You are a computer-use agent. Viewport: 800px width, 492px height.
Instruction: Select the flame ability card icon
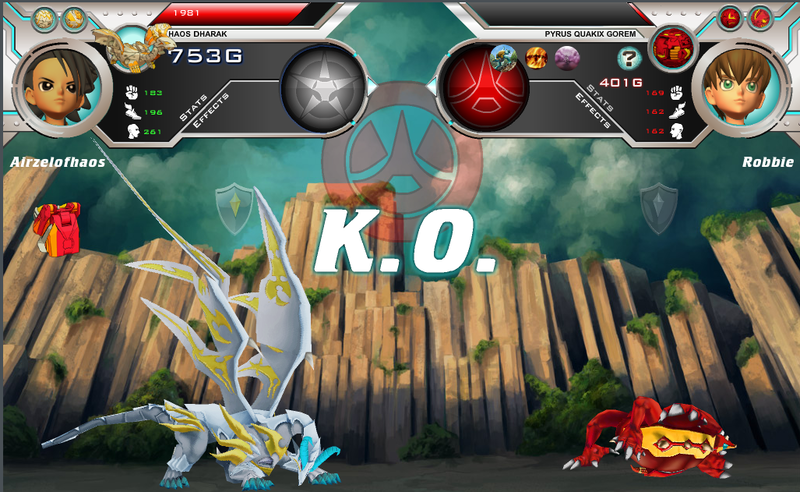tap(537, 57)
